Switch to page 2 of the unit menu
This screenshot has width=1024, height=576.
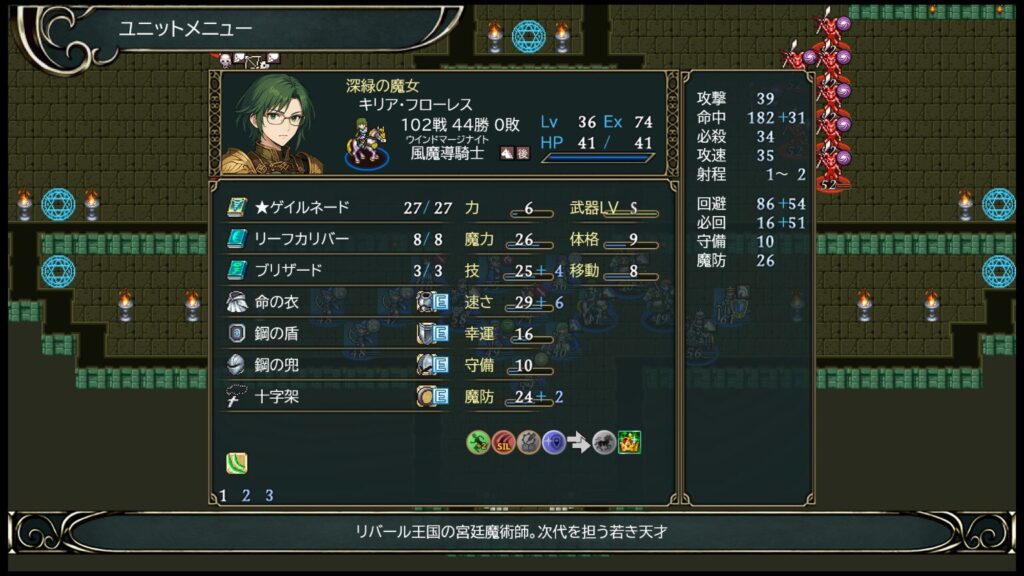(246, 495)
